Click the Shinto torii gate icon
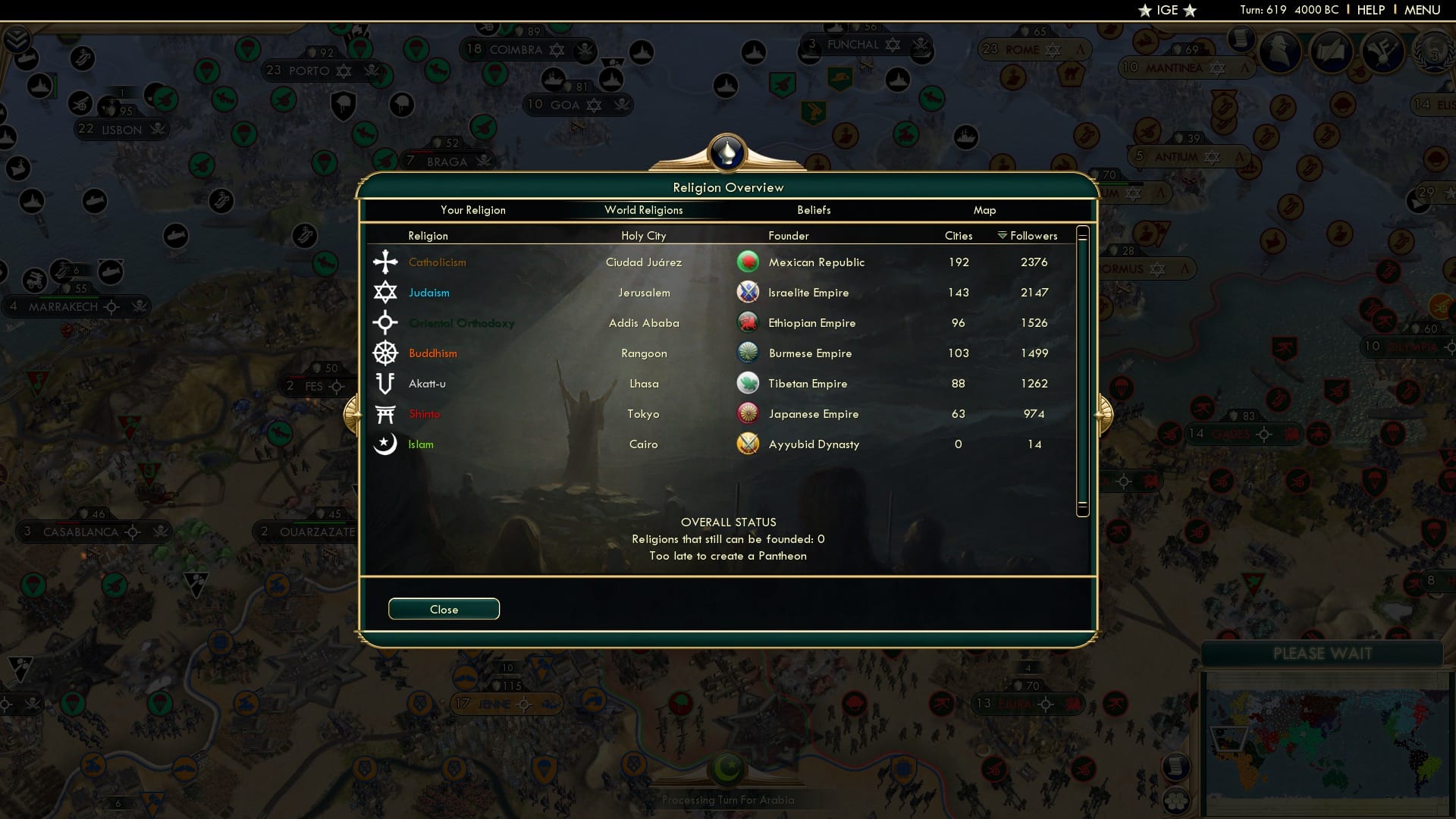Viewport: 1456px width, 819px height. click(385, 413)
